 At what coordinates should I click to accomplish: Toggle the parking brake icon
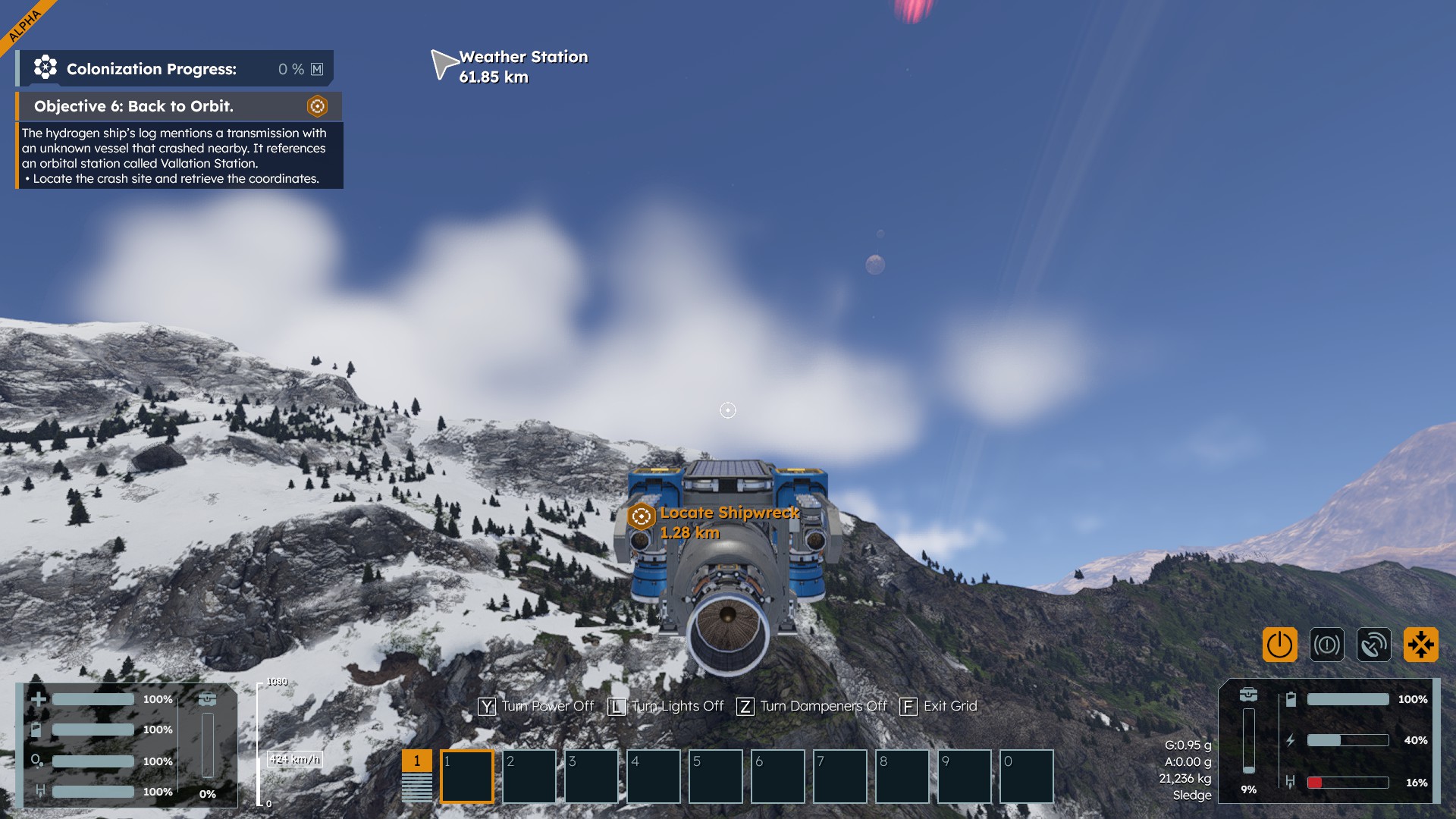1326,645
